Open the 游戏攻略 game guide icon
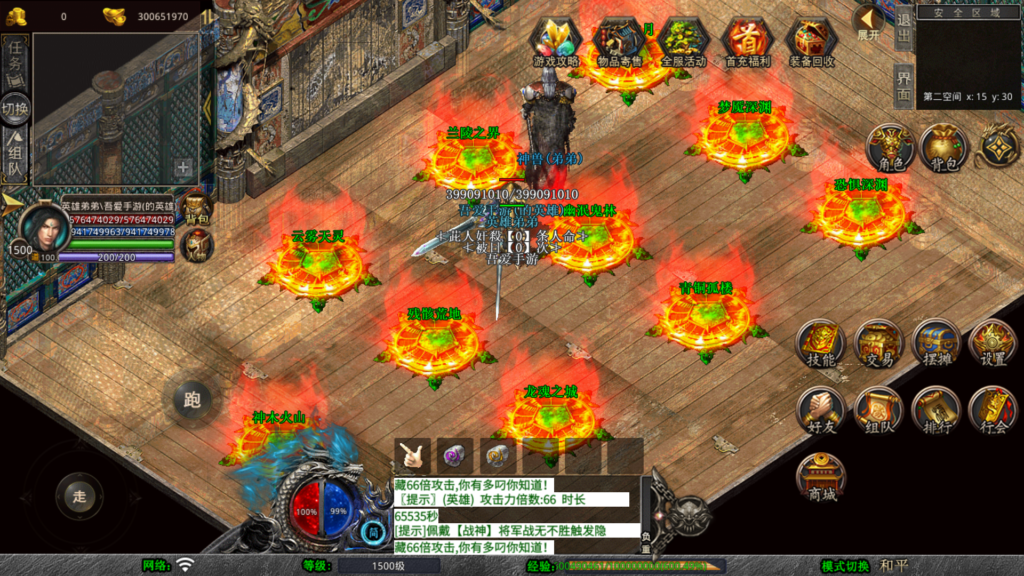The height and width of the screenshot is (576, 1024). coord(556,40)
